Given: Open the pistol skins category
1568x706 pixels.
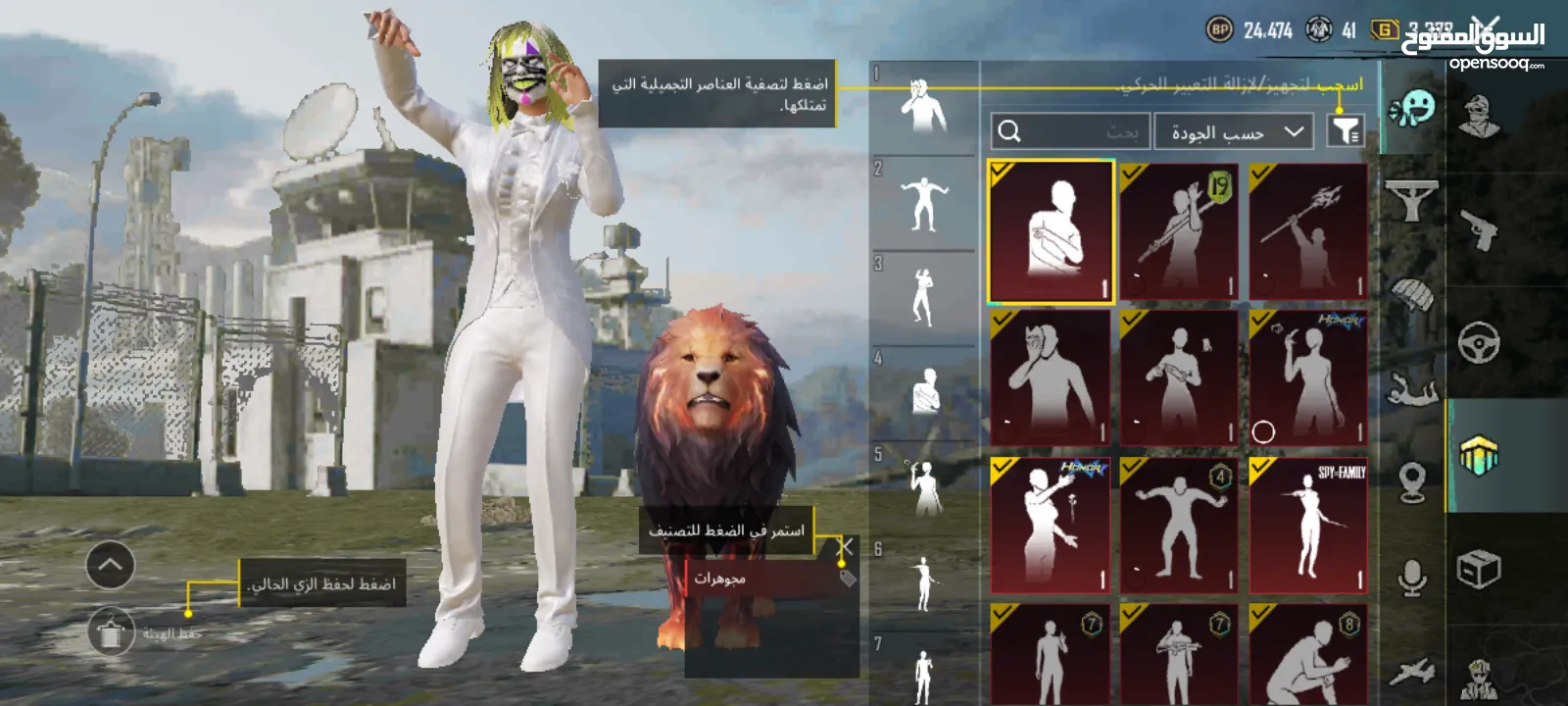Looking at the screenshot, I should [1478, 229].
